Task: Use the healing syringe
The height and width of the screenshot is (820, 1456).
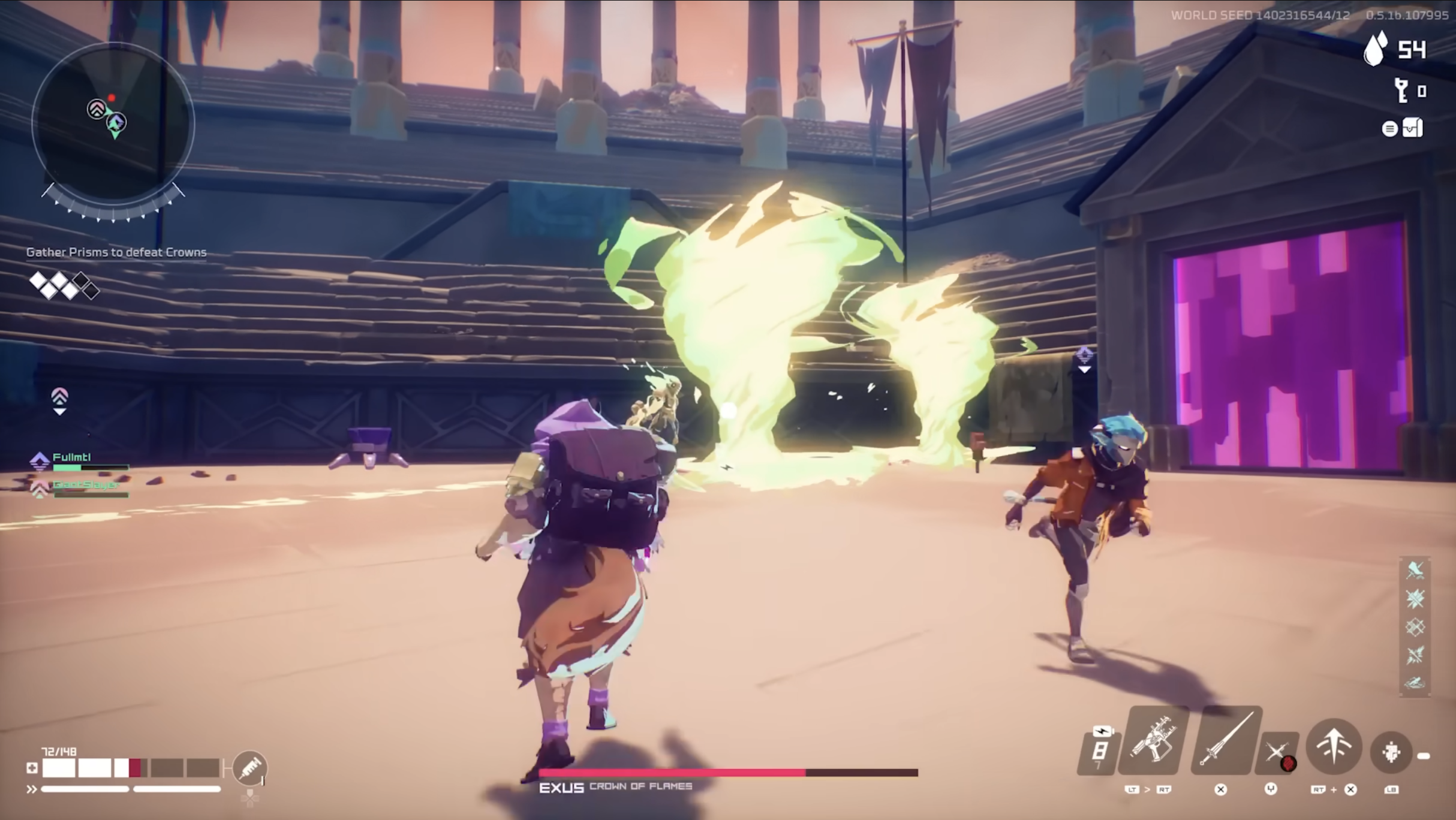Action: [x=250, y=768]
